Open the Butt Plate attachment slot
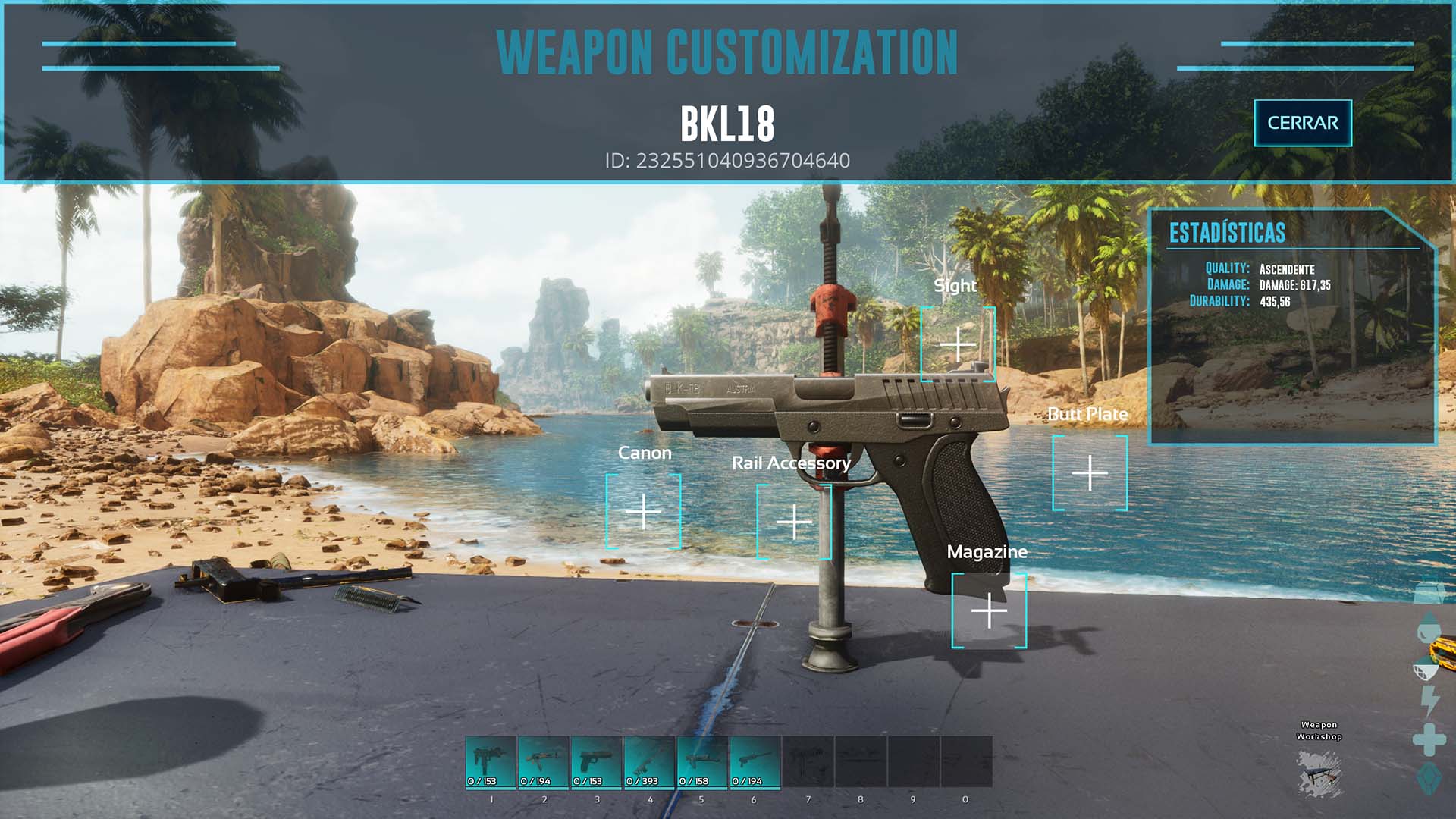 point(1090,473)
